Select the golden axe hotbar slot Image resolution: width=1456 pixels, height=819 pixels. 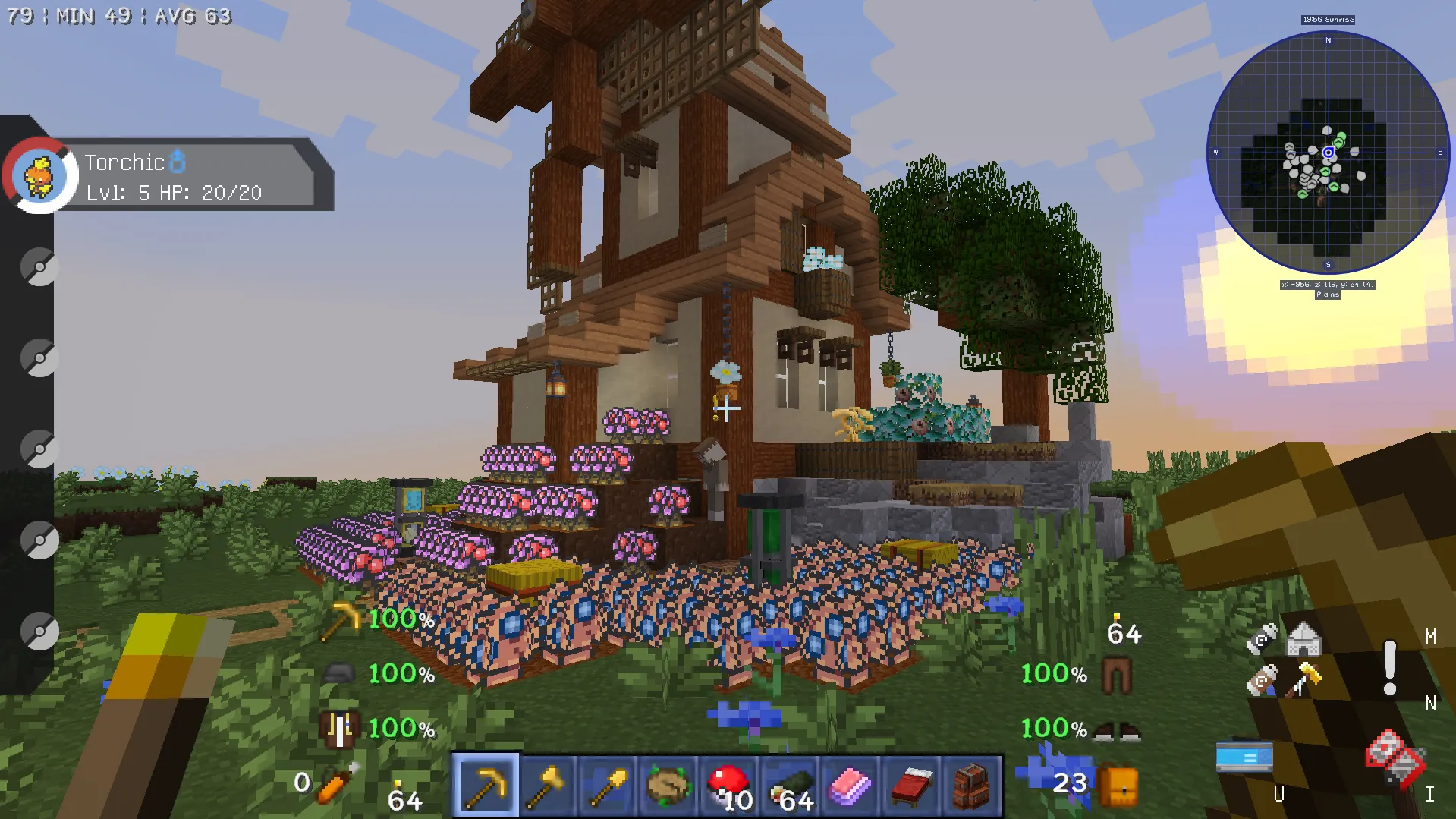coord(546,787)
